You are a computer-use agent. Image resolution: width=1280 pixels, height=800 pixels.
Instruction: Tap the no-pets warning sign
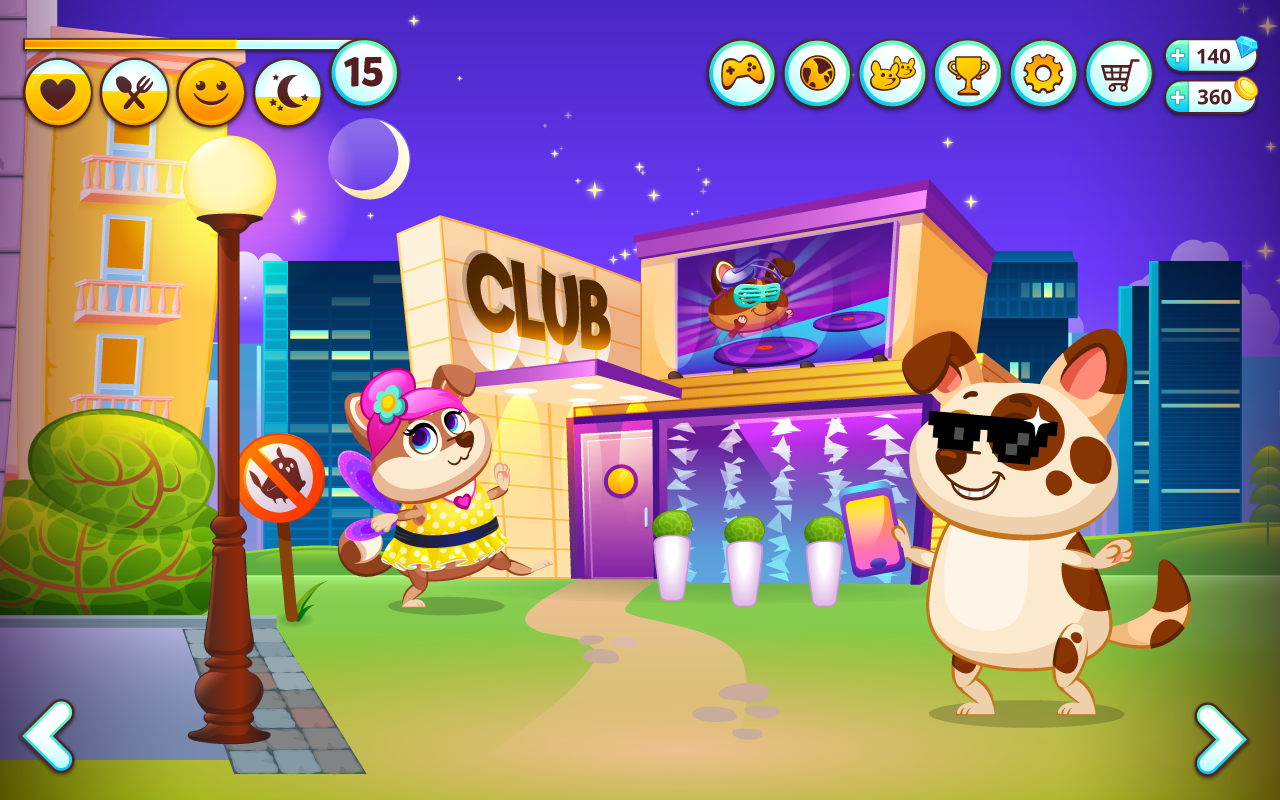283,478
